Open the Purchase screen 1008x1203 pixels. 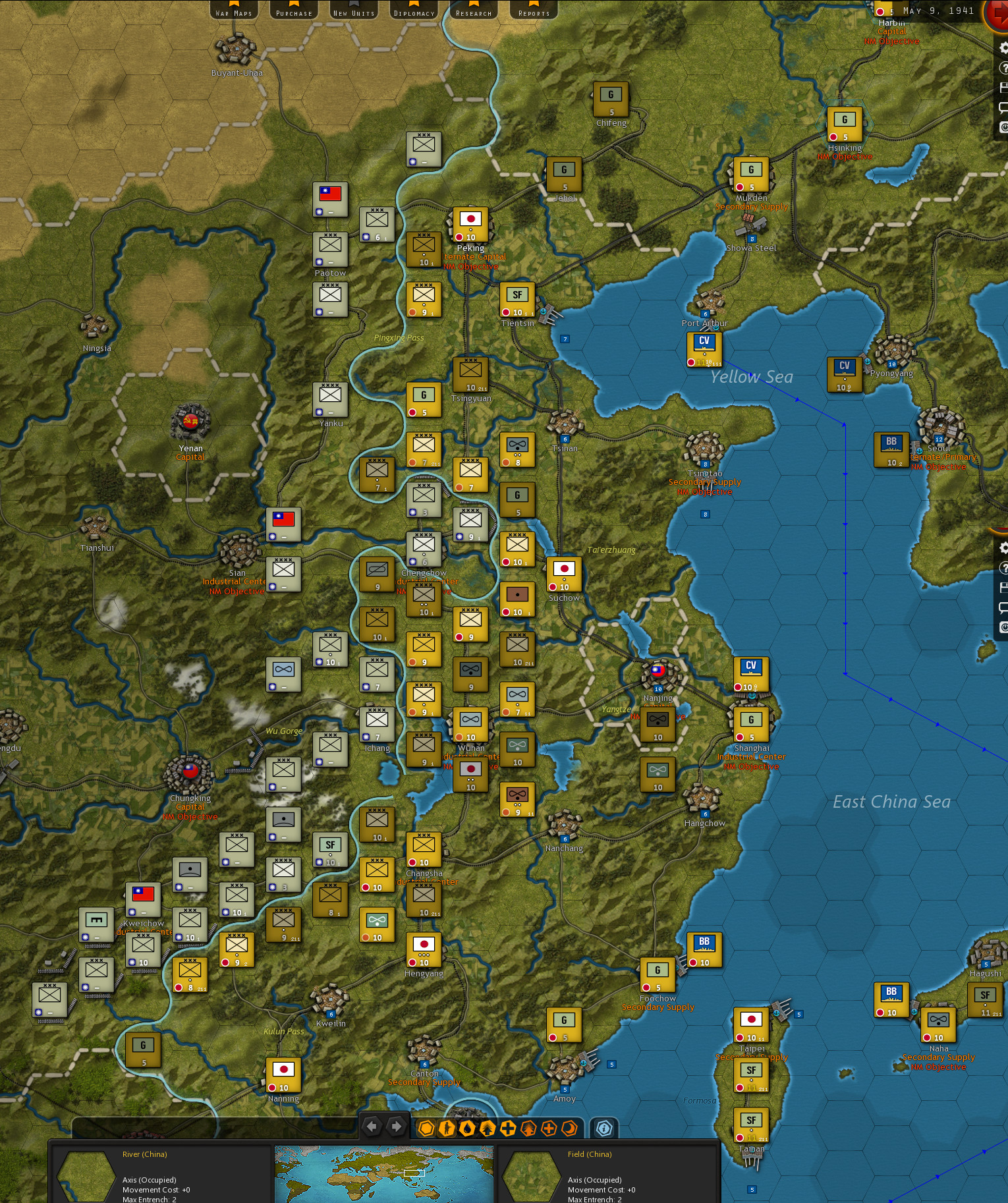tap(293, 11)
